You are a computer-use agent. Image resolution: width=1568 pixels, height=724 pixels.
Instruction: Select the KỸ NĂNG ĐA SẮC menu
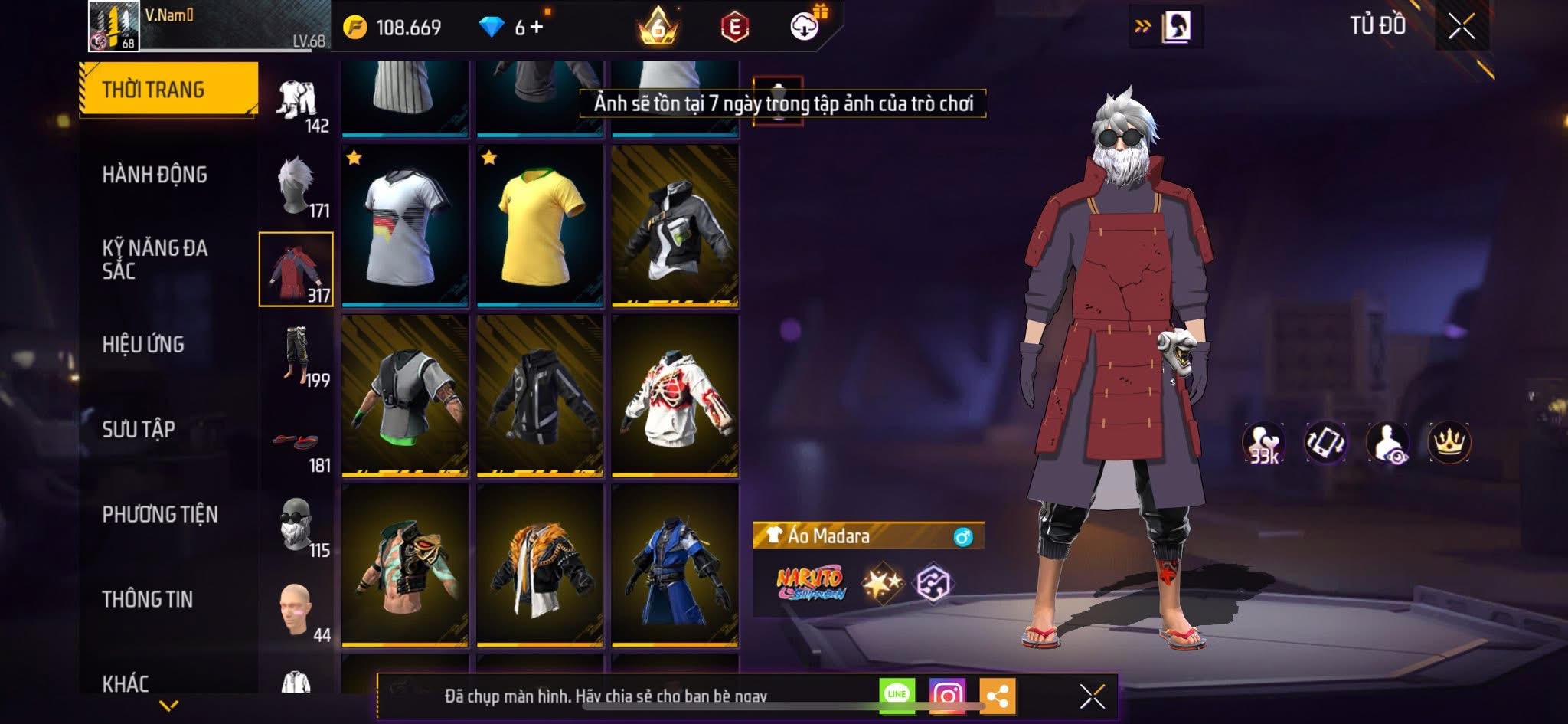click(155, 259)
